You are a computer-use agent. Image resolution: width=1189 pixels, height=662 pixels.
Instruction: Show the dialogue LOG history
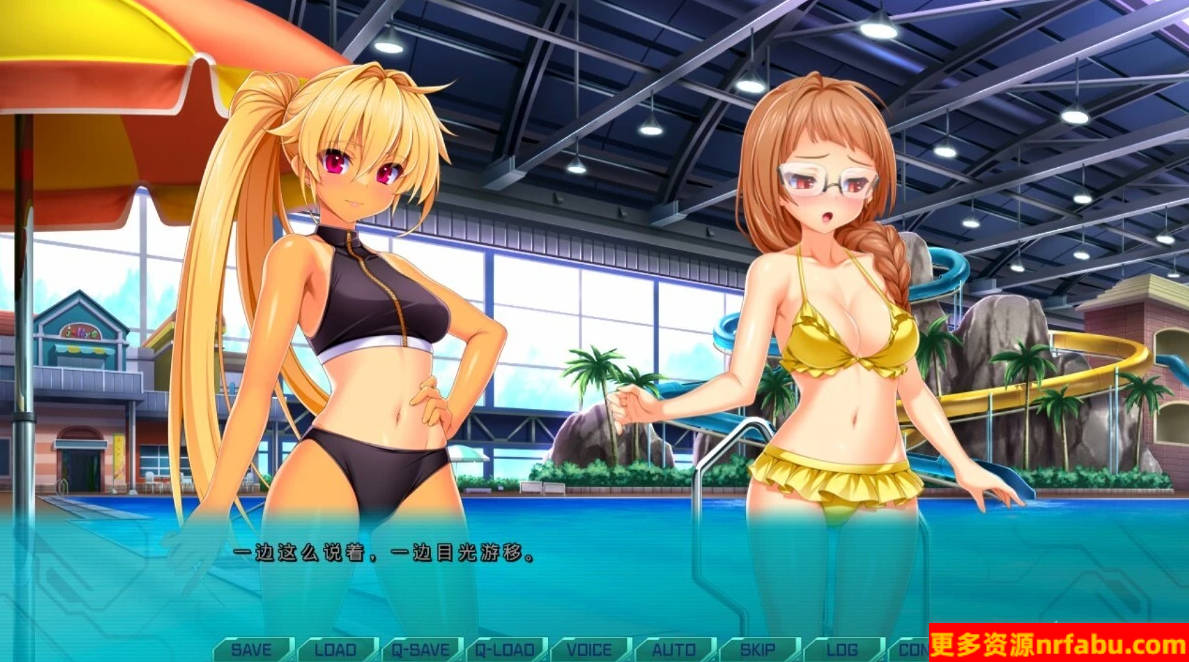point(842,649)
